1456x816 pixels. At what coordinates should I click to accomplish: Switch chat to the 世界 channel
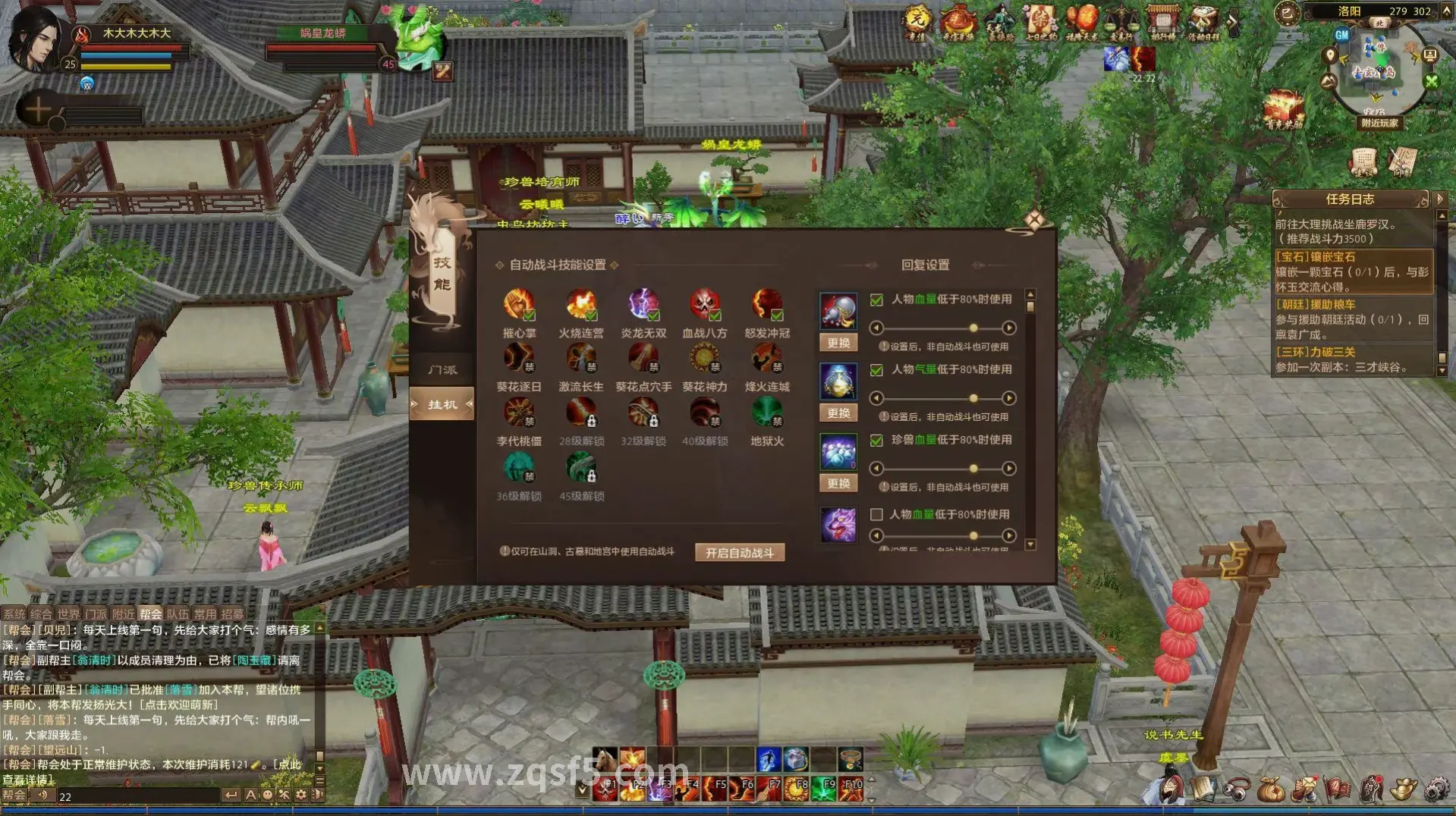click(68, 614)
